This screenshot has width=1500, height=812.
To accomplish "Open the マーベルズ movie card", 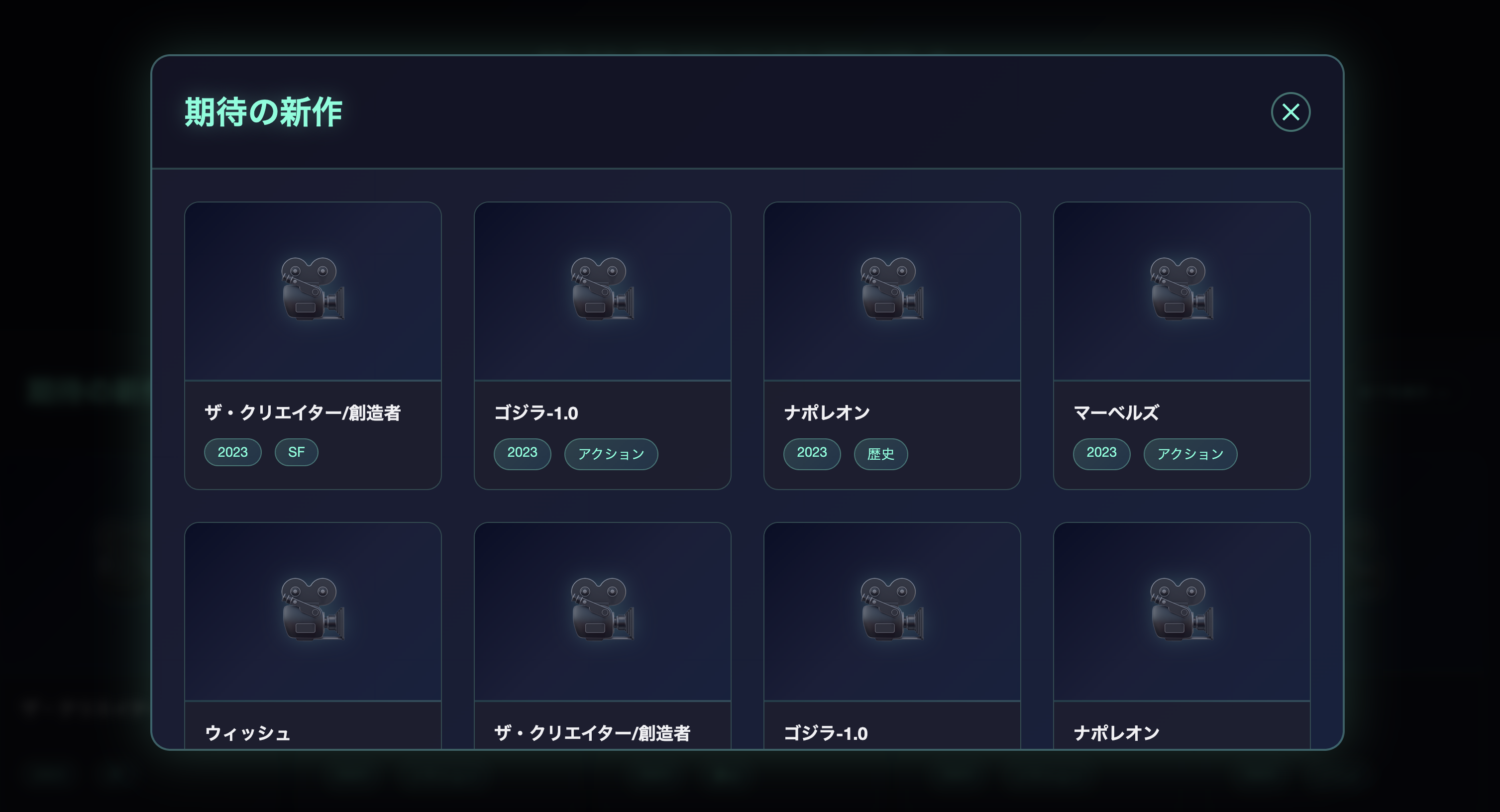I will click(x=1181, y=343).
